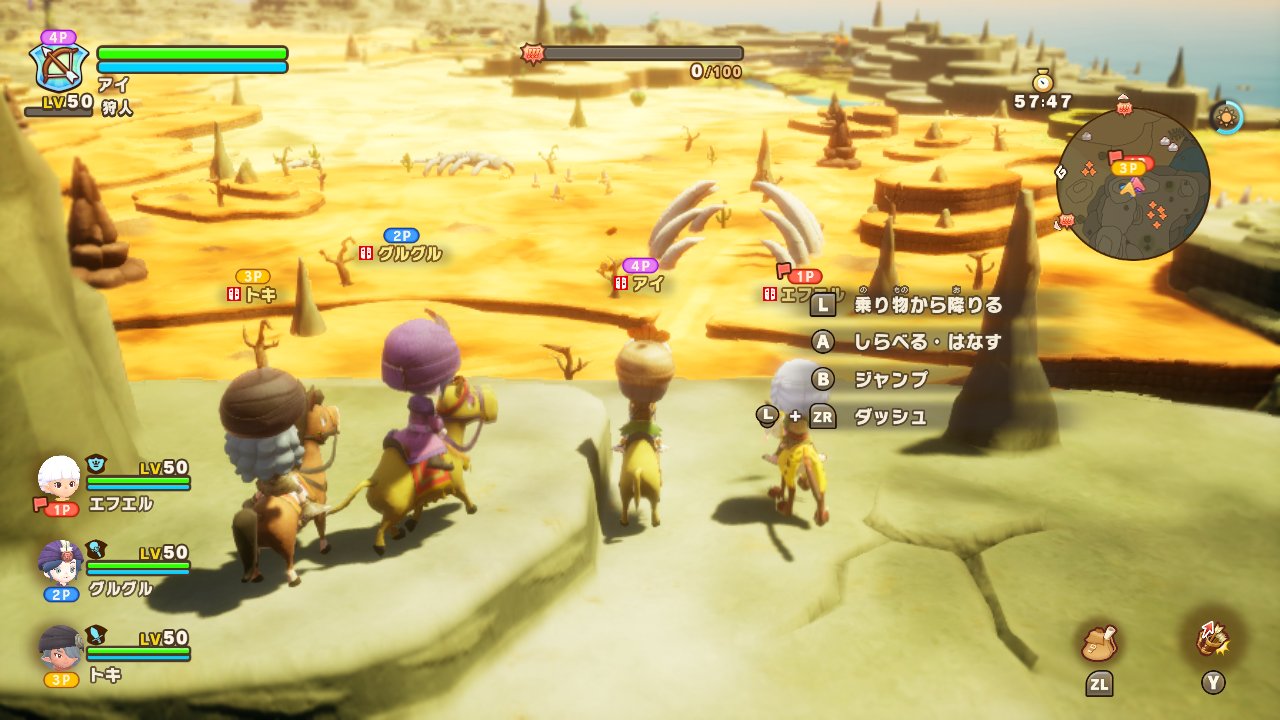The image size is (1280, 720).
Task: Choose Efuel's party portrait
Action: click(59, 477)
